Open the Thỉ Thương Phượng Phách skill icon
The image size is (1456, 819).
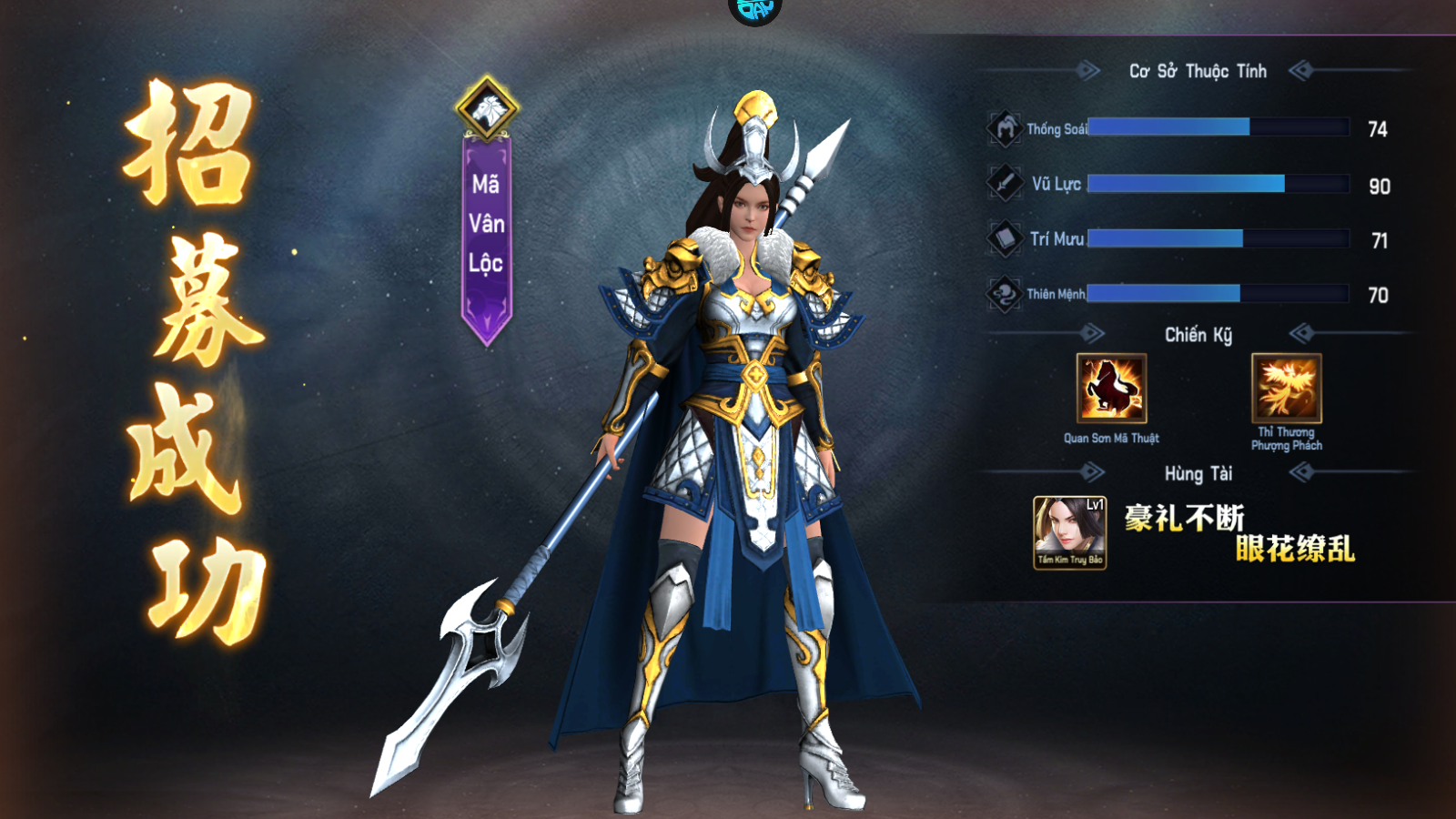pyautogui.click(x=1286, y=389)
